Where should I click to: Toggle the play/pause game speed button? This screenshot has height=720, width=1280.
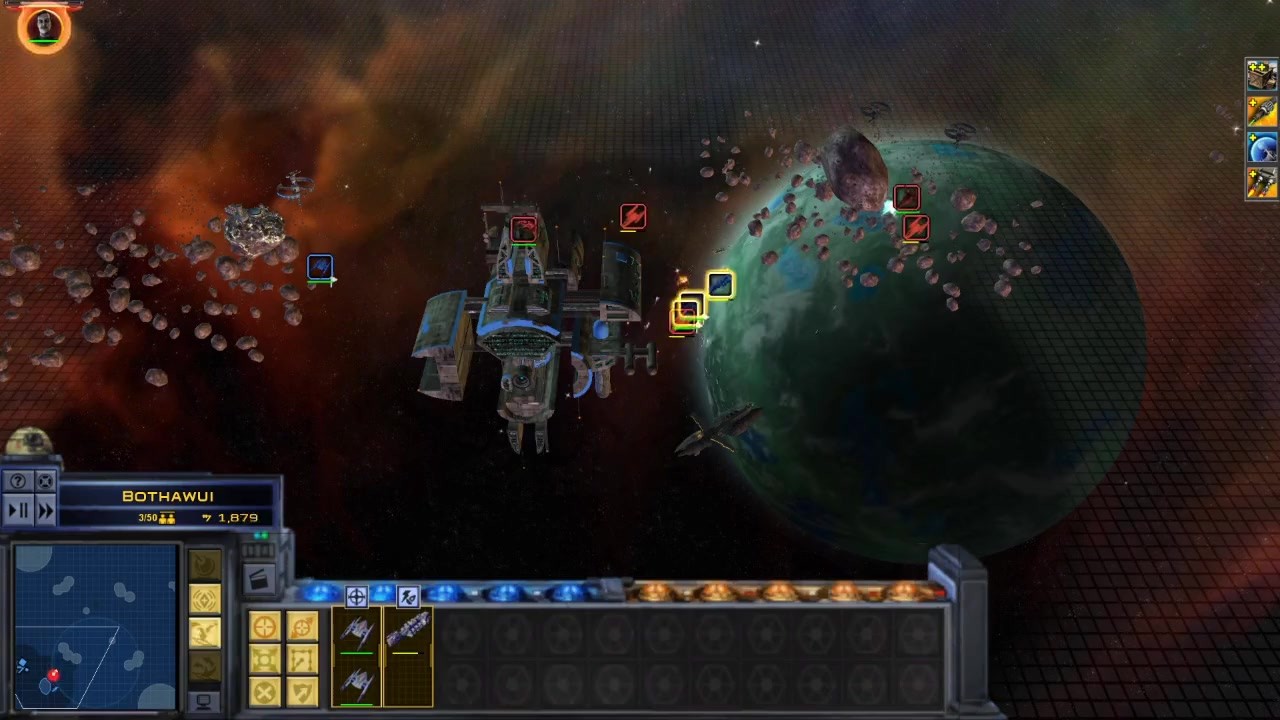(18, 510)
